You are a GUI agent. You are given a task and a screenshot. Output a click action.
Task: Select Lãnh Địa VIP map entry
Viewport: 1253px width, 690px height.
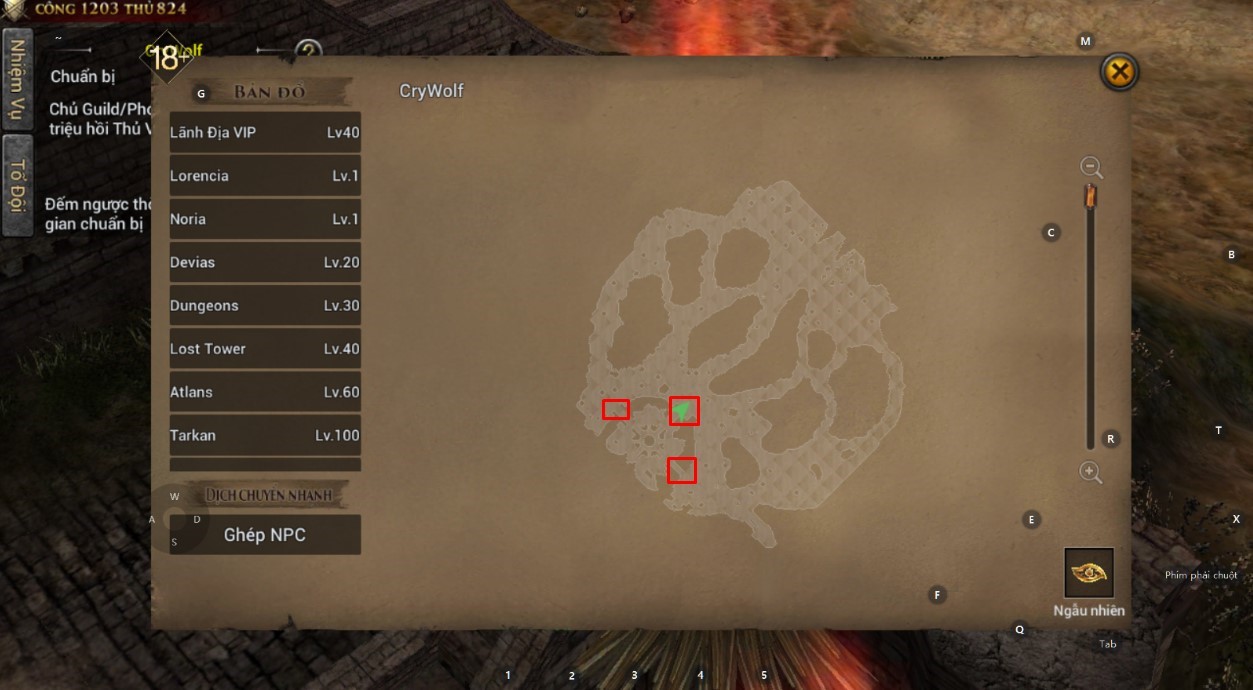265,133
